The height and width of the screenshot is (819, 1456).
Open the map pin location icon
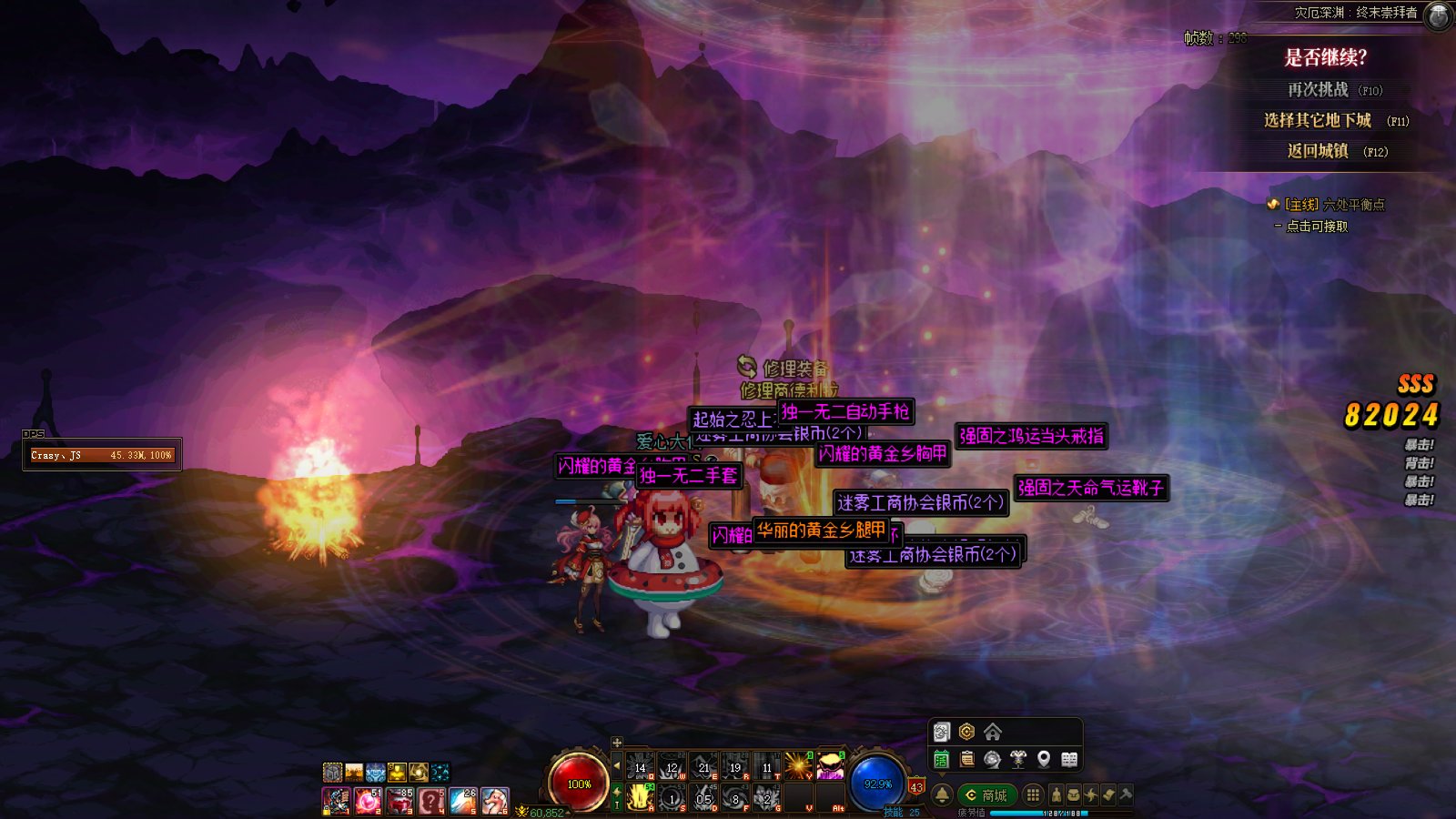point(1044,759)
